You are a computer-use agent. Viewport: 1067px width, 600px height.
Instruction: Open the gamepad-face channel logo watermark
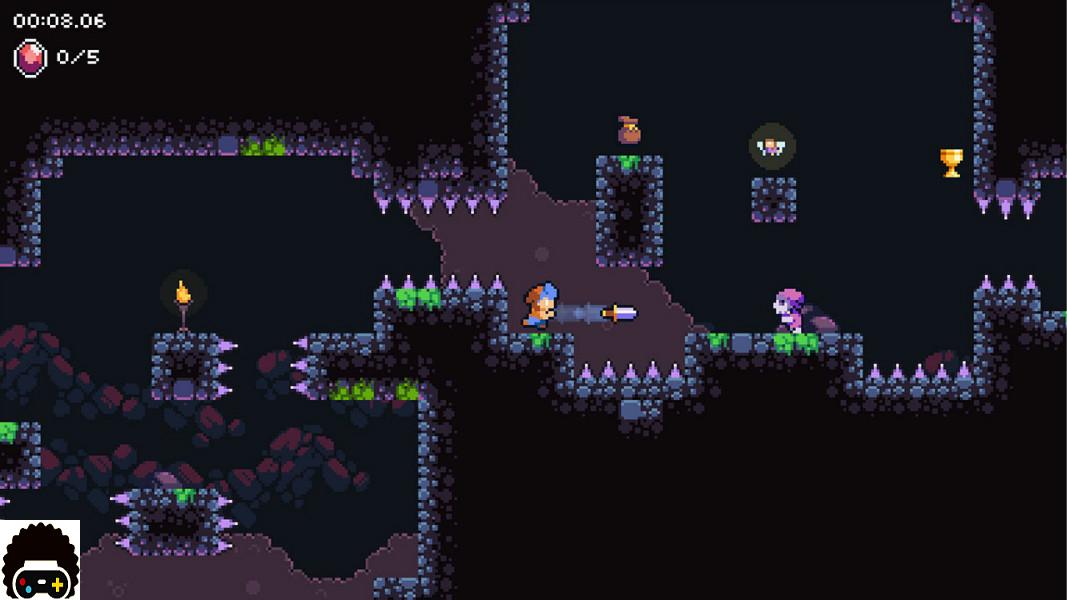[x=40, y=560]
